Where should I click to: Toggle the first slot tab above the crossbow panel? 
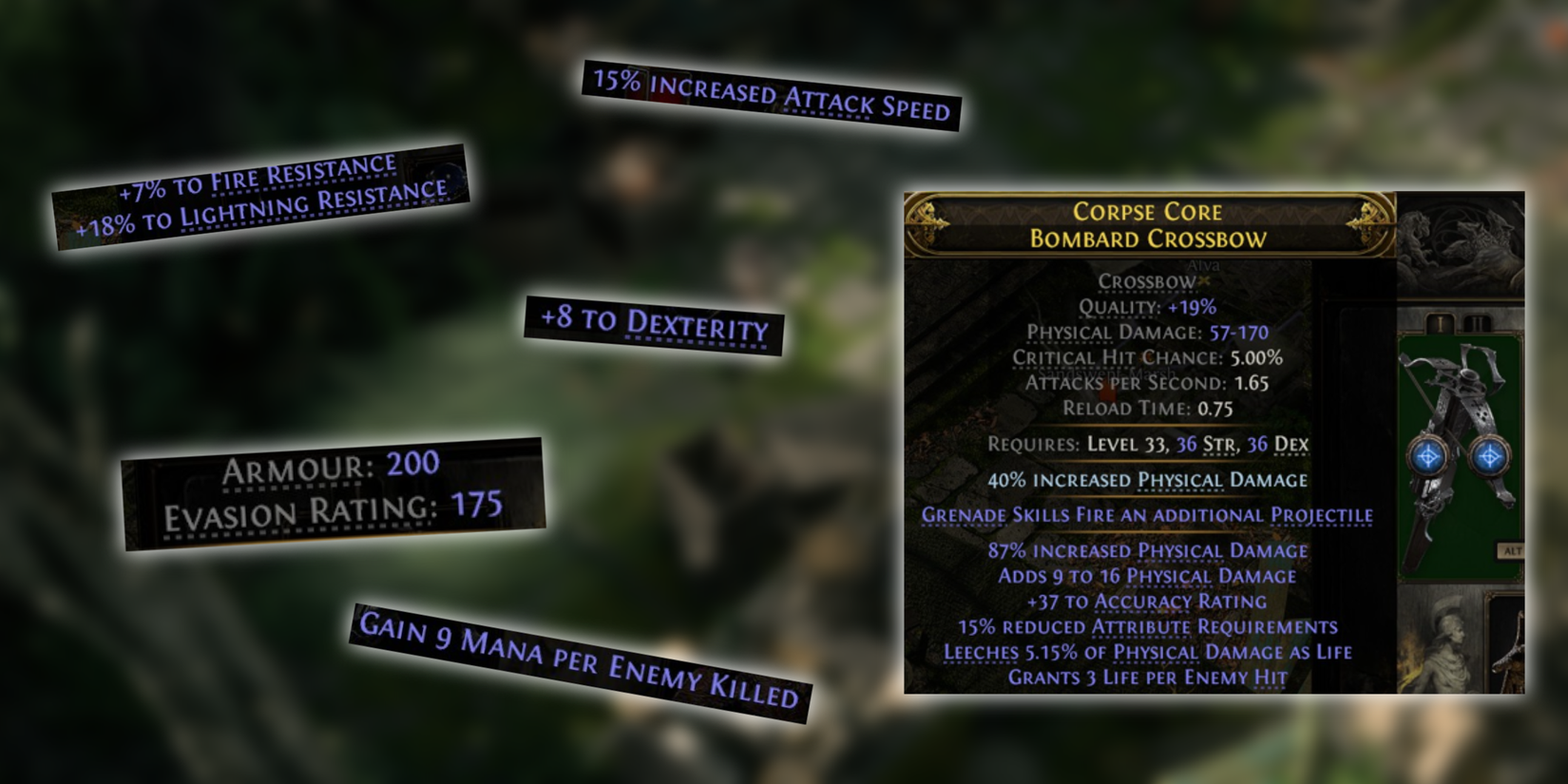(x=1440, y=322)
